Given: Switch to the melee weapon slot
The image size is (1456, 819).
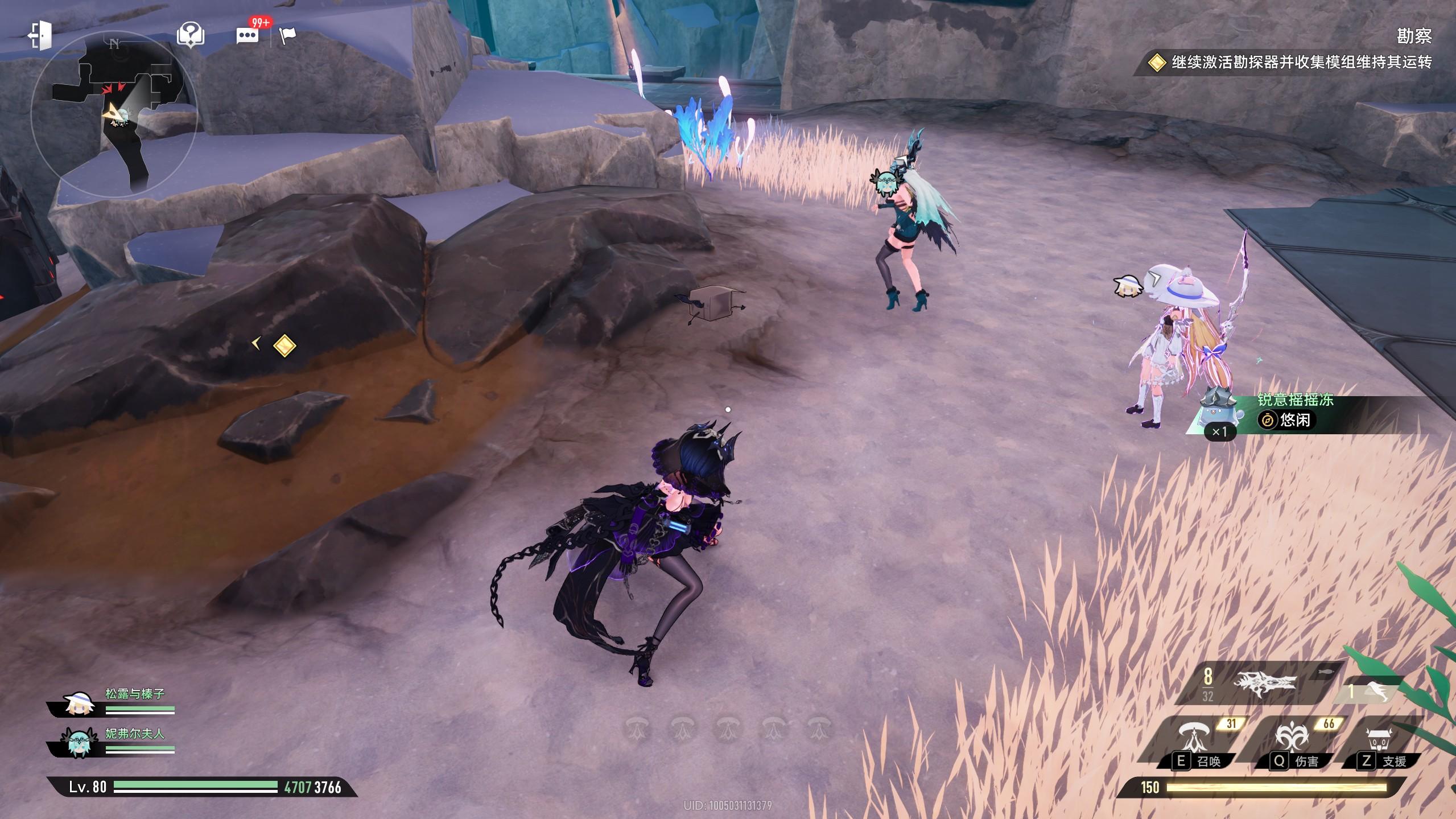Looking at the screenshot, I should 1371,690.
